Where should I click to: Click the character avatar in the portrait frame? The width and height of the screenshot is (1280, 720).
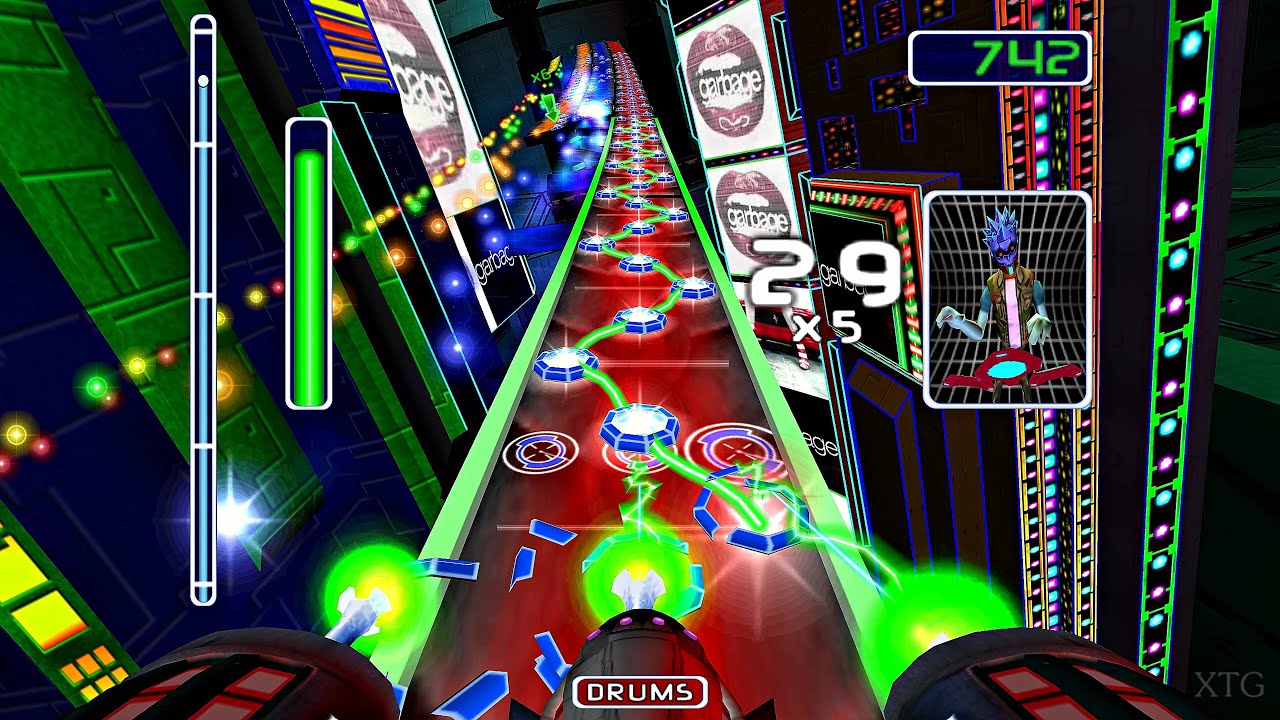tap(1005, 290)
